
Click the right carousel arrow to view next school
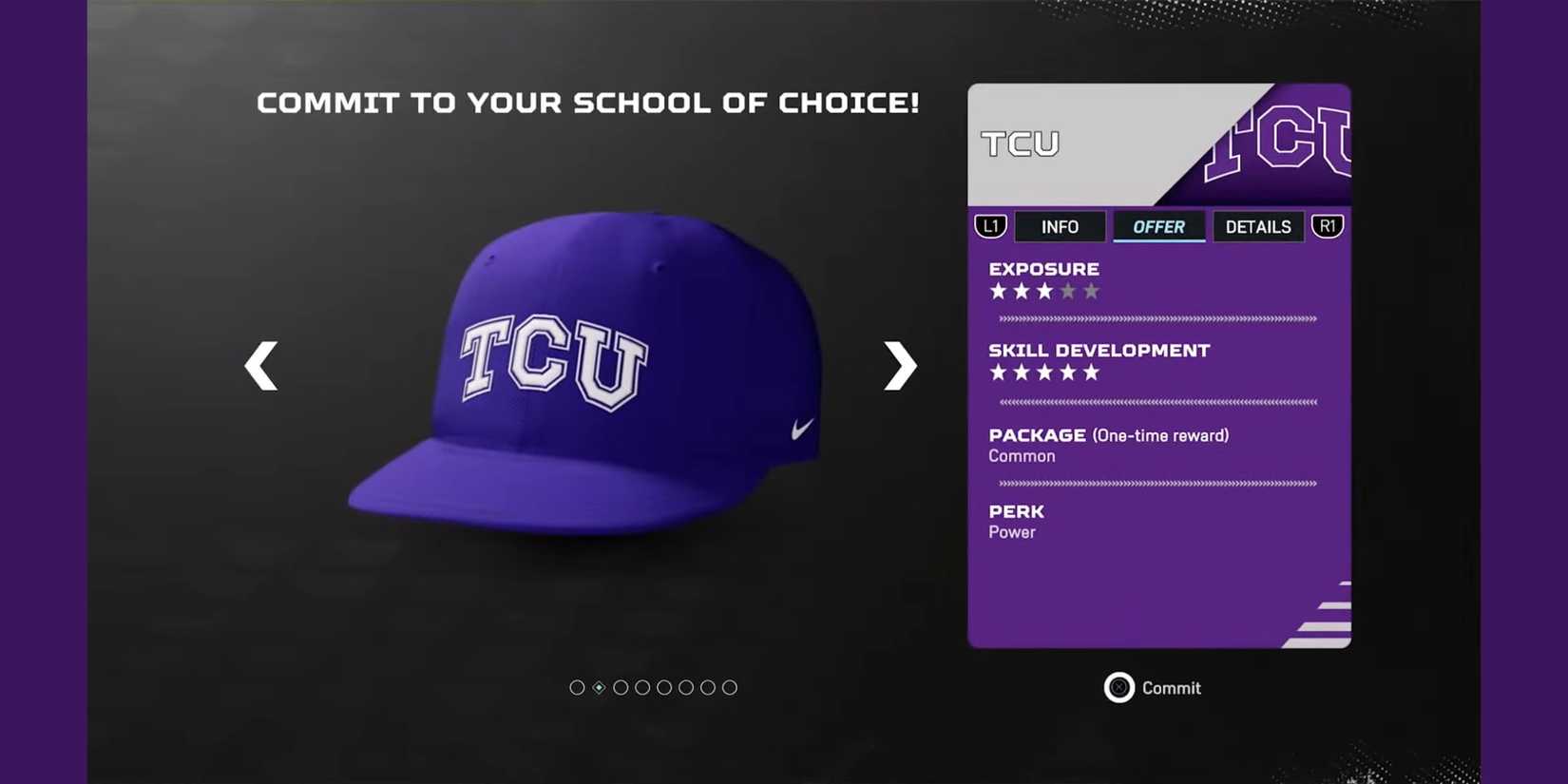tap(898, 366)
